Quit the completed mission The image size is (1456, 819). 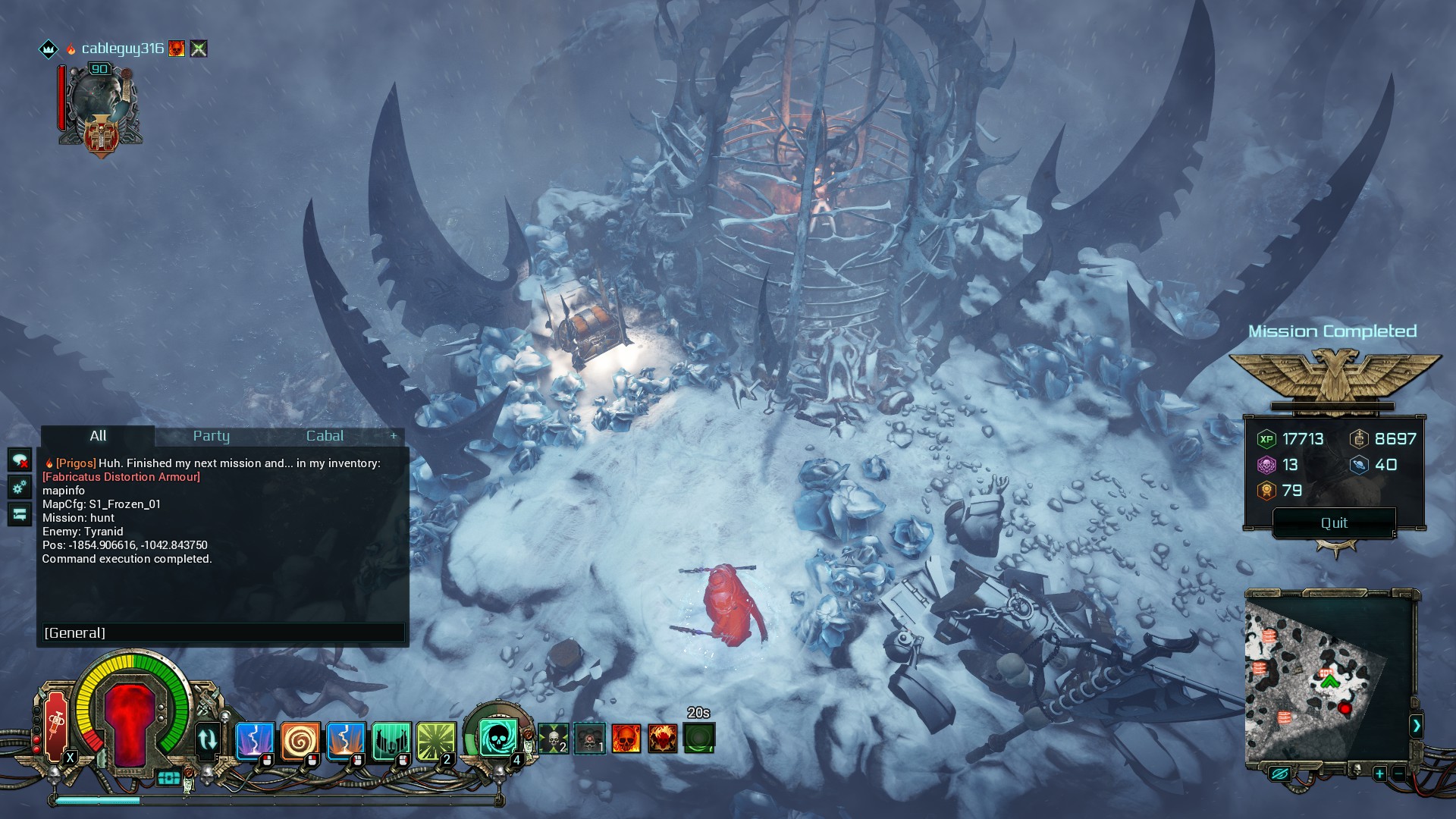(1334, 523)
